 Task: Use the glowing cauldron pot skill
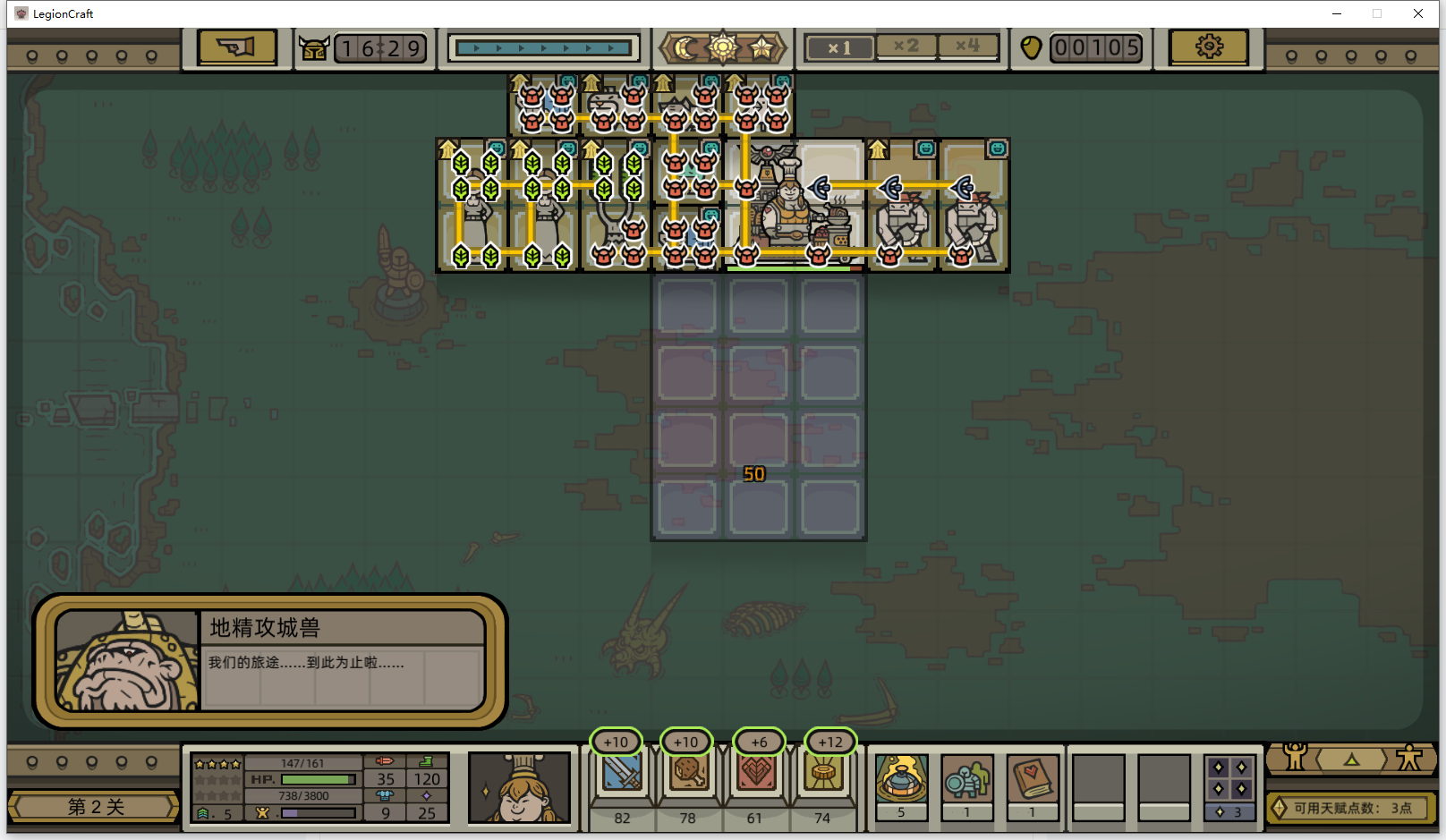901,778
